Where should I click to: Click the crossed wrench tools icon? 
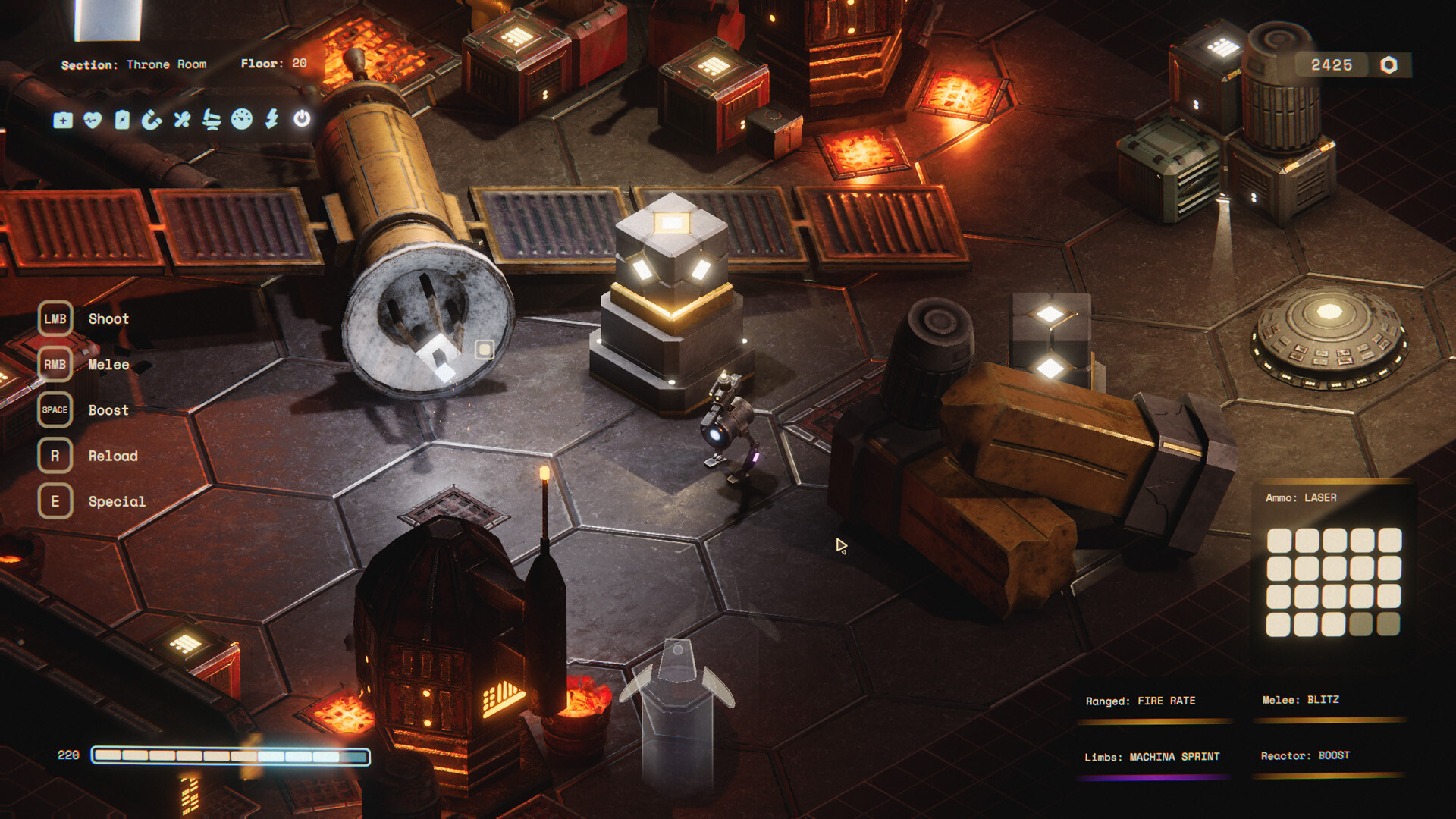pos(182,120)
